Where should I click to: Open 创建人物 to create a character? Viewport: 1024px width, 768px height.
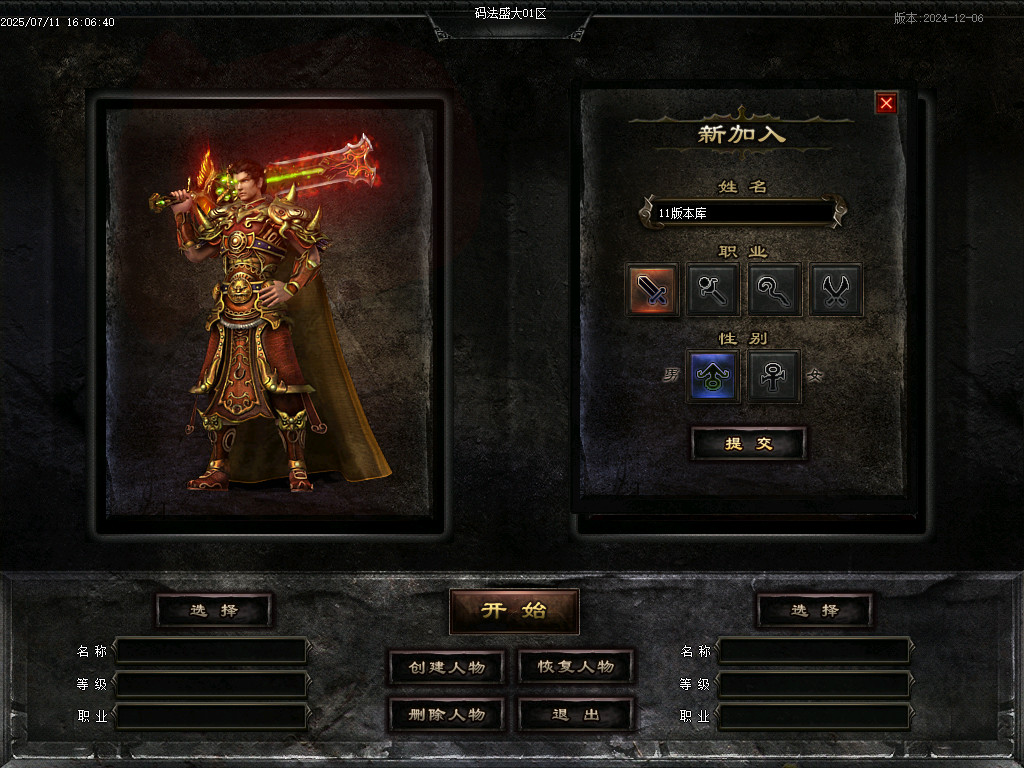[x=446, y=667]
